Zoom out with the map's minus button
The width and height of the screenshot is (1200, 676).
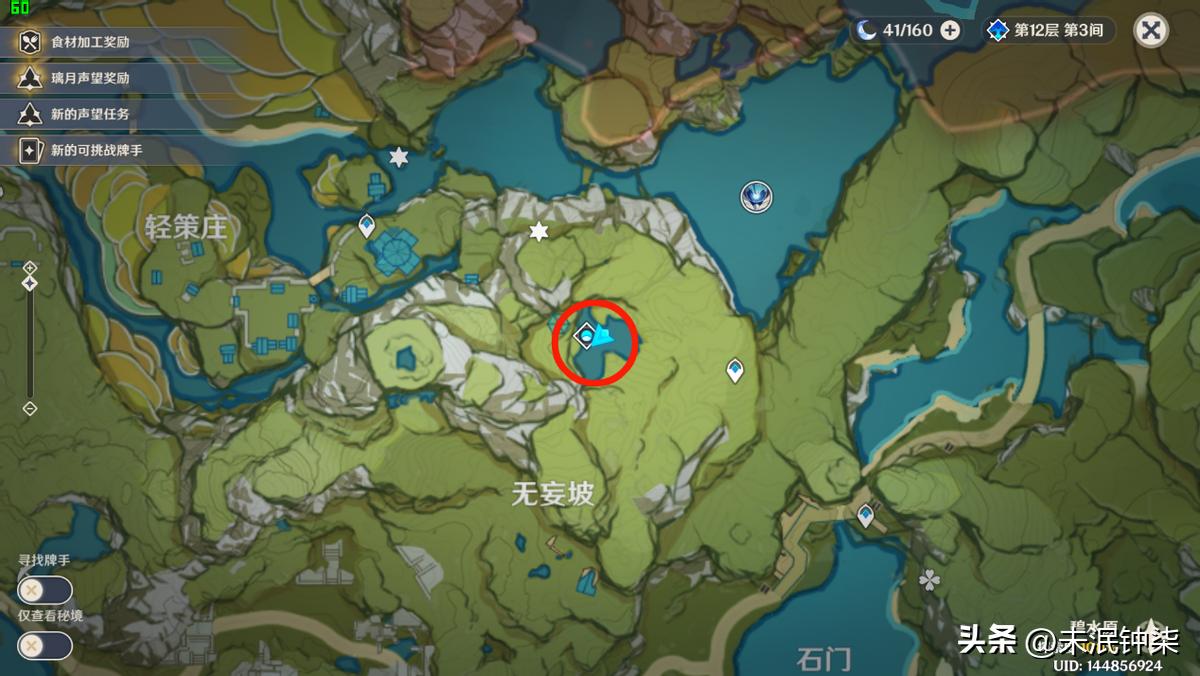pyautogui.click(x=30, y=408)
